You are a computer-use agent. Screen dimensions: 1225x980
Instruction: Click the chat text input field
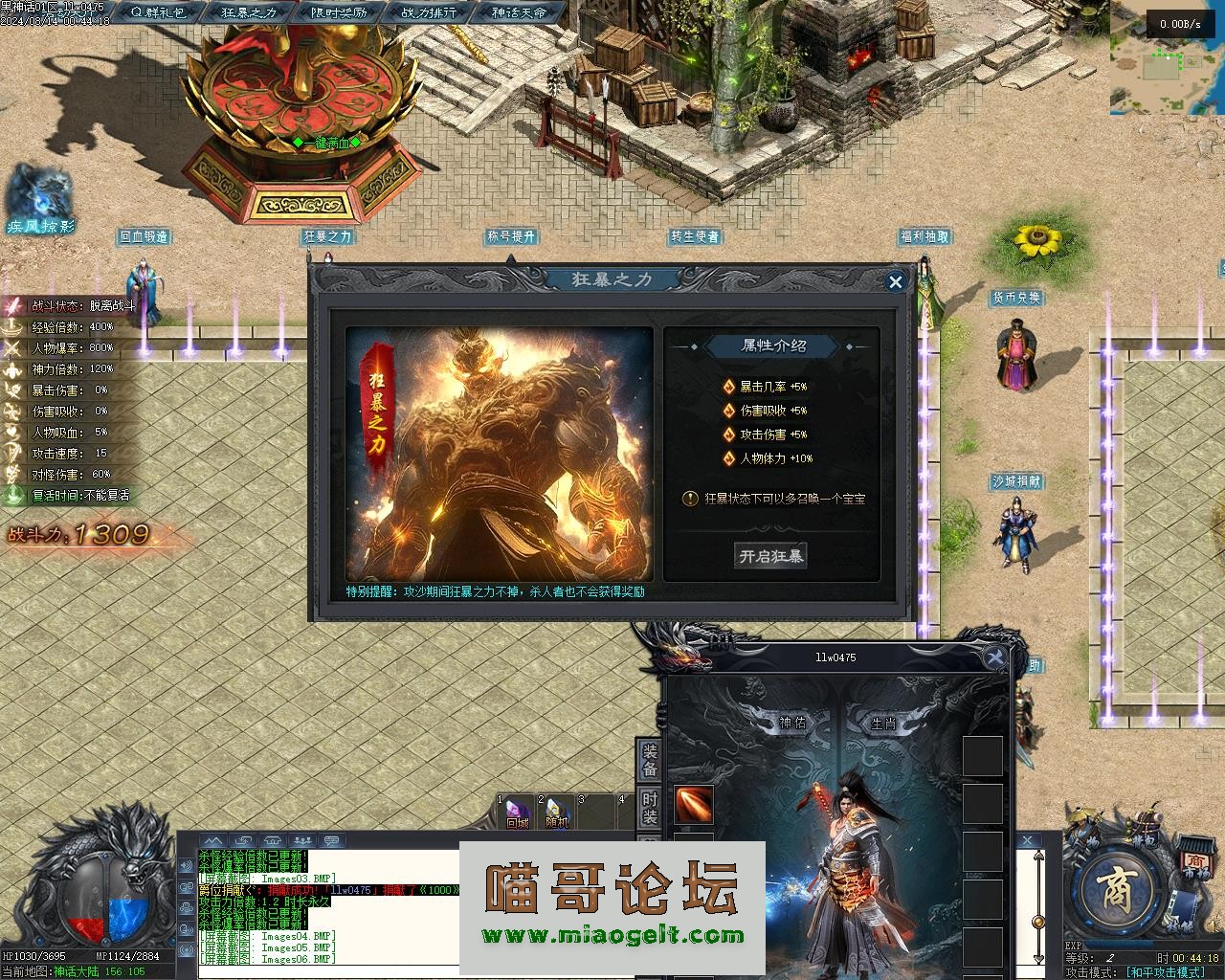pos(325,972)
